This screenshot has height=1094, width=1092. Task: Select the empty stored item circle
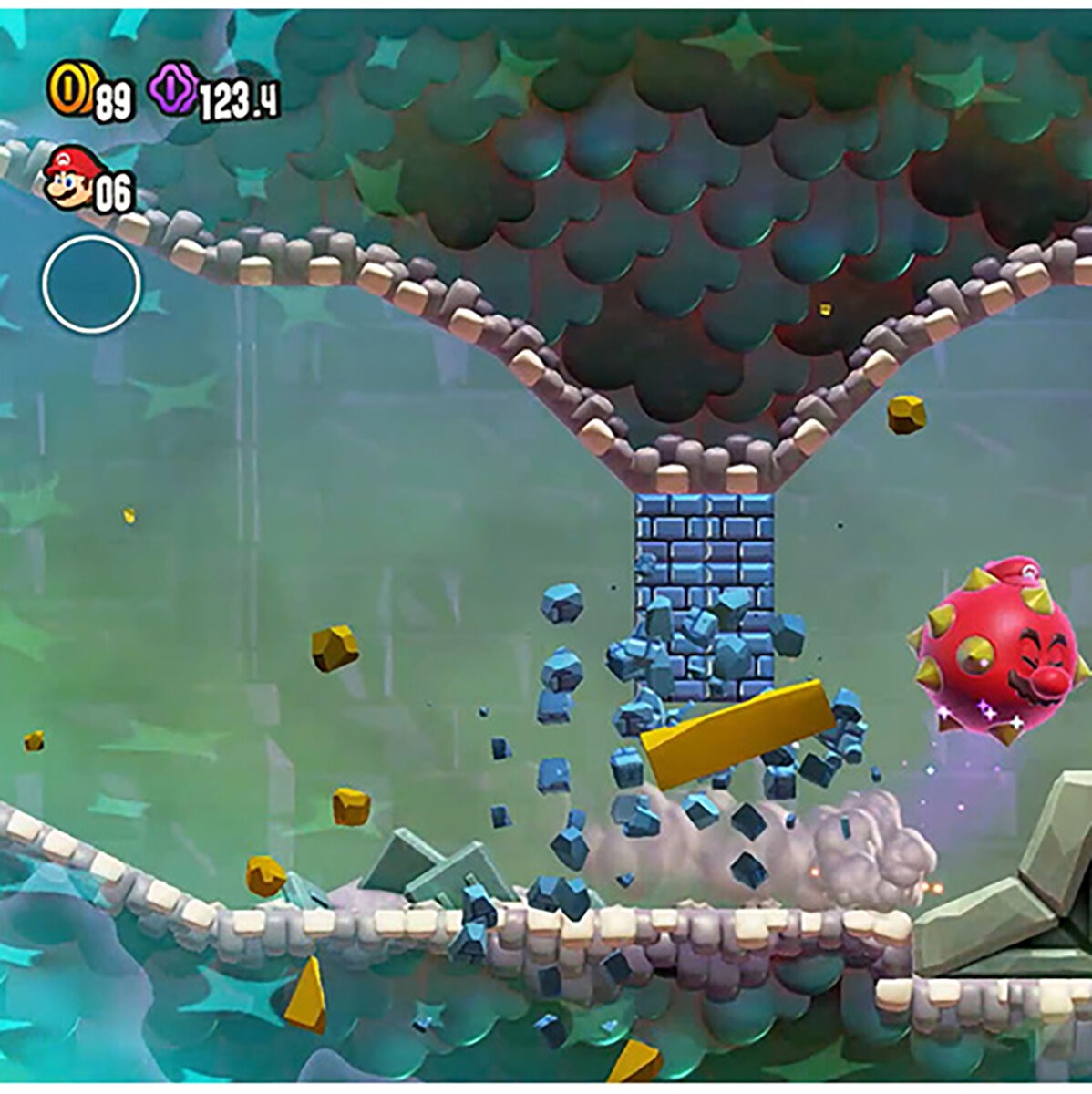click(91, 284)
